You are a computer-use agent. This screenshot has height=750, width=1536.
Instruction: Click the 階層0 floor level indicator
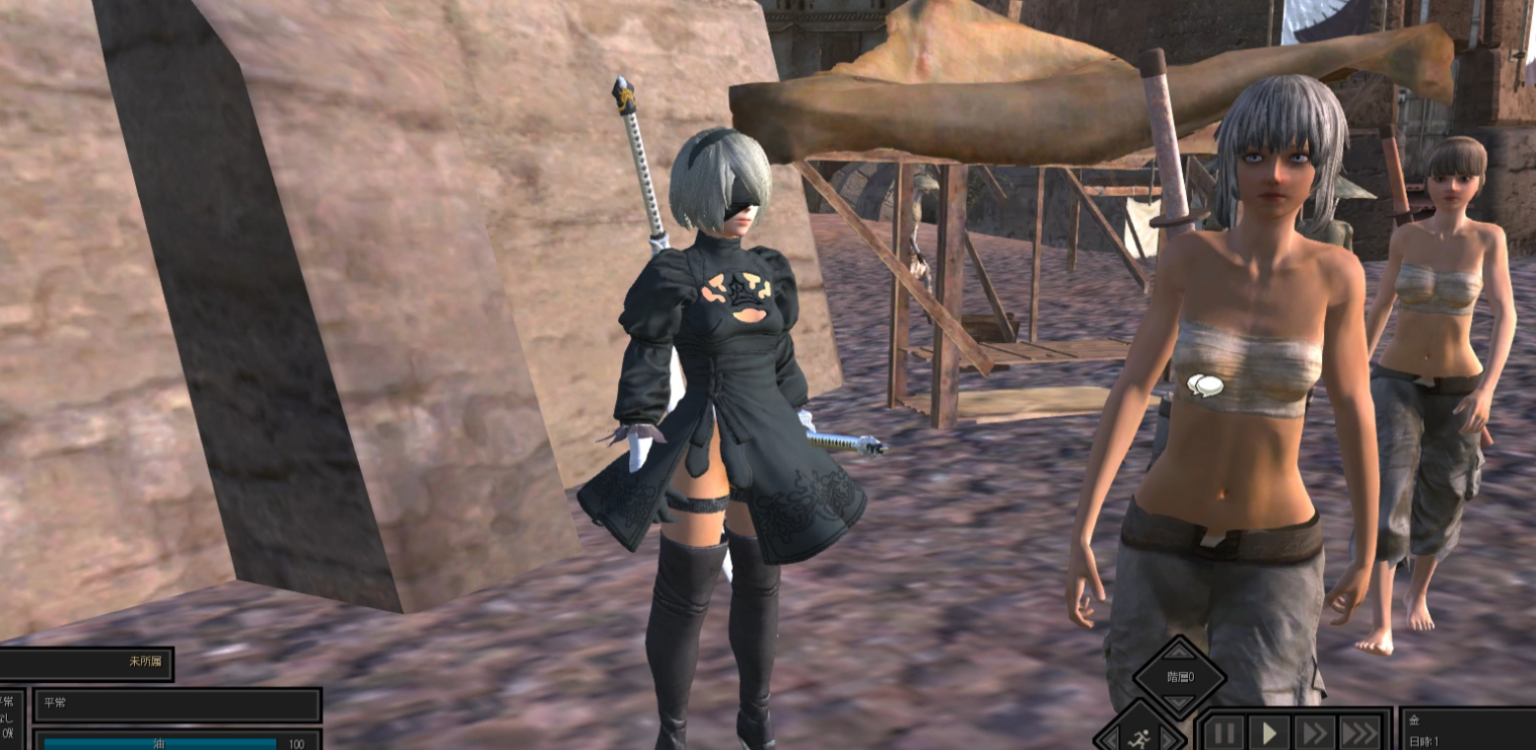click(x=1180, y=676)
